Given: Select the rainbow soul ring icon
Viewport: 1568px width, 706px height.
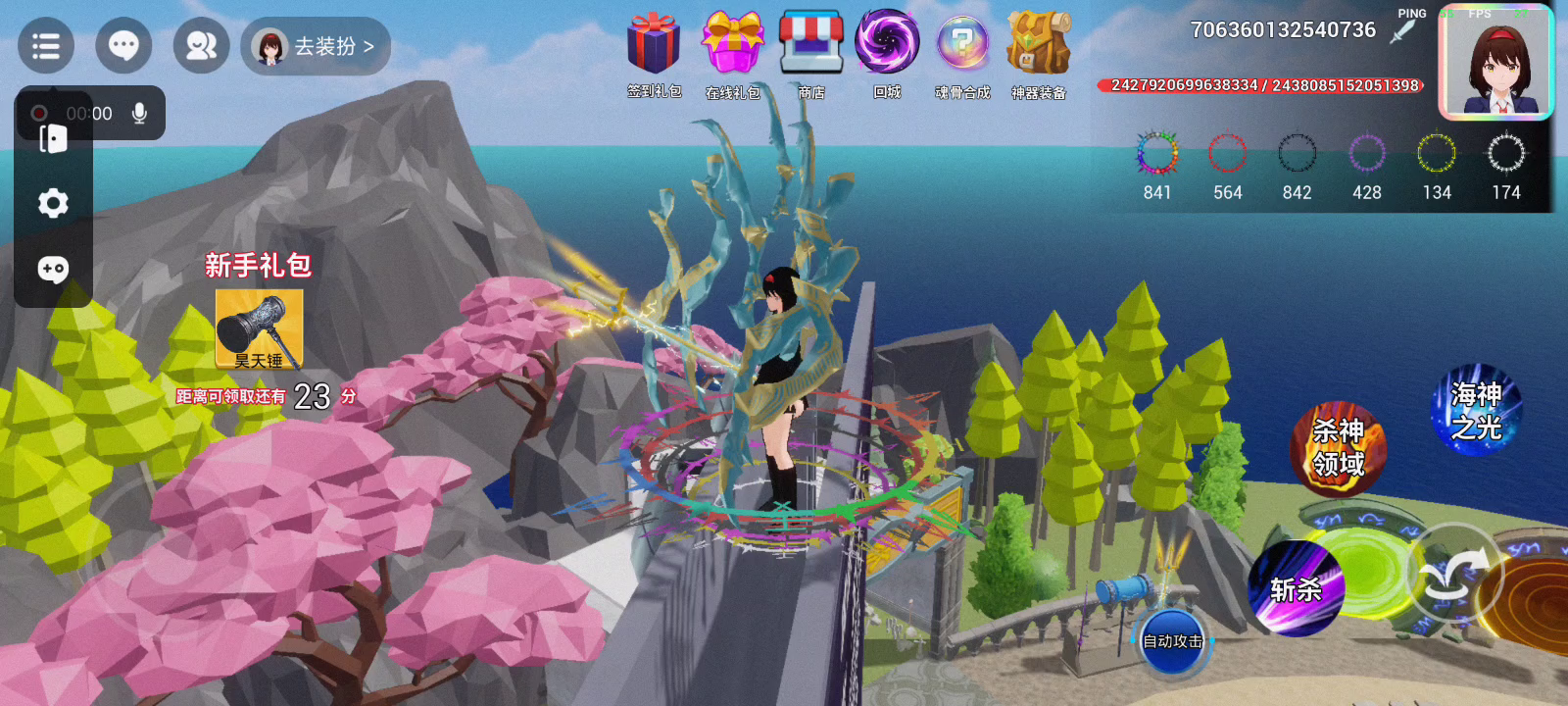Looking at the screenshot, I should (1156, 154).
